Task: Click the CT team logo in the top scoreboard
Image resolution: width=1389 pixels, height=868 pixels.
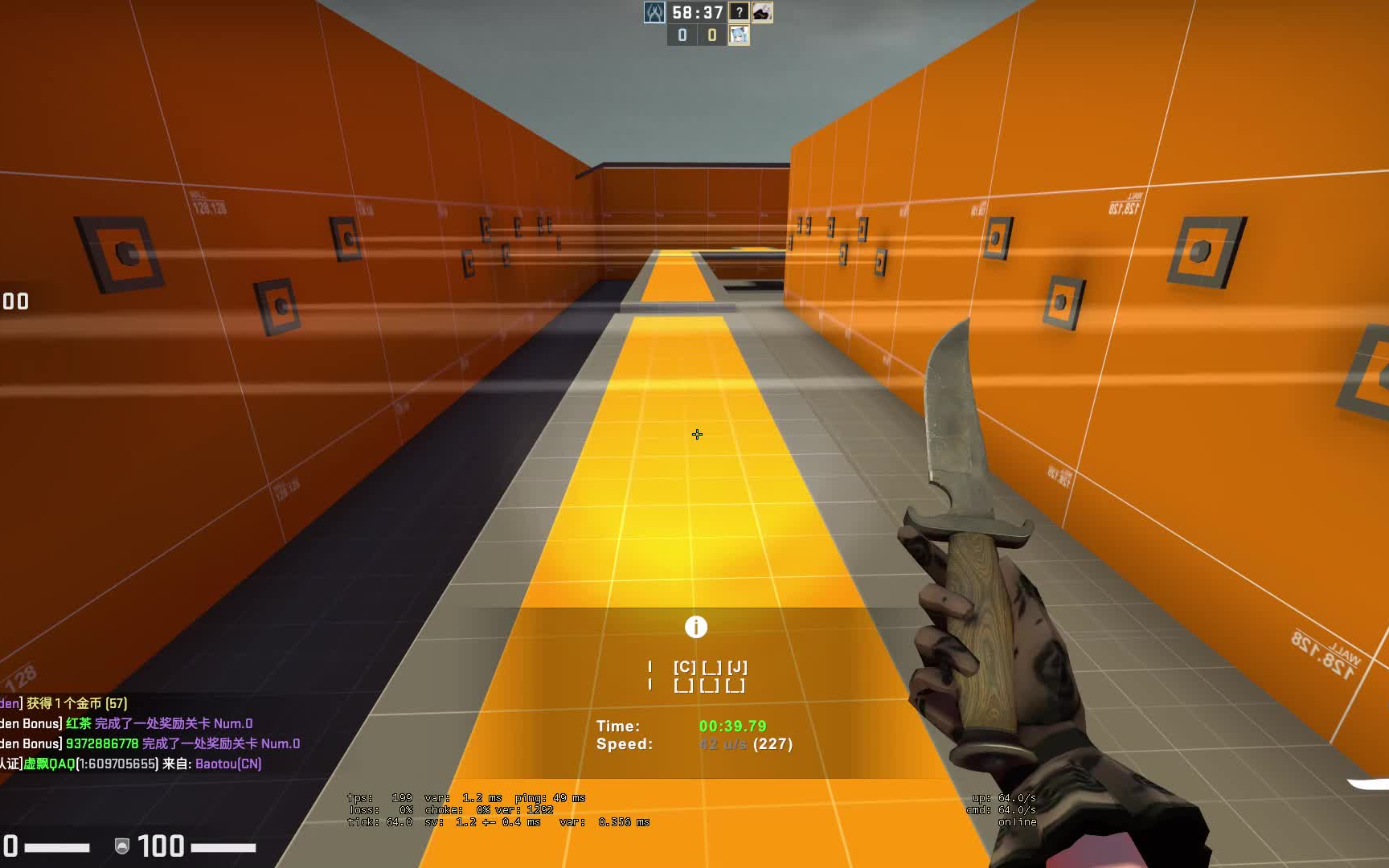Action: 655,14
